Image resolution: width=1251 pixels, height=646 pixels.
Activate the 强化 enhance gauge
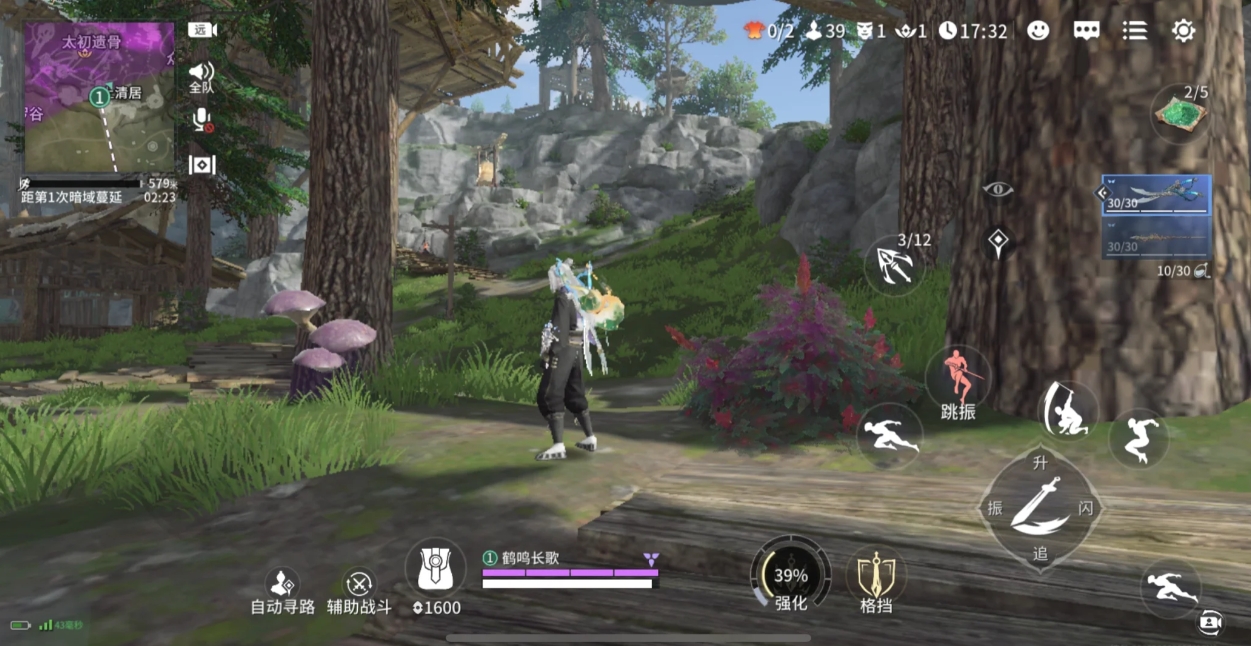[790, 574]
